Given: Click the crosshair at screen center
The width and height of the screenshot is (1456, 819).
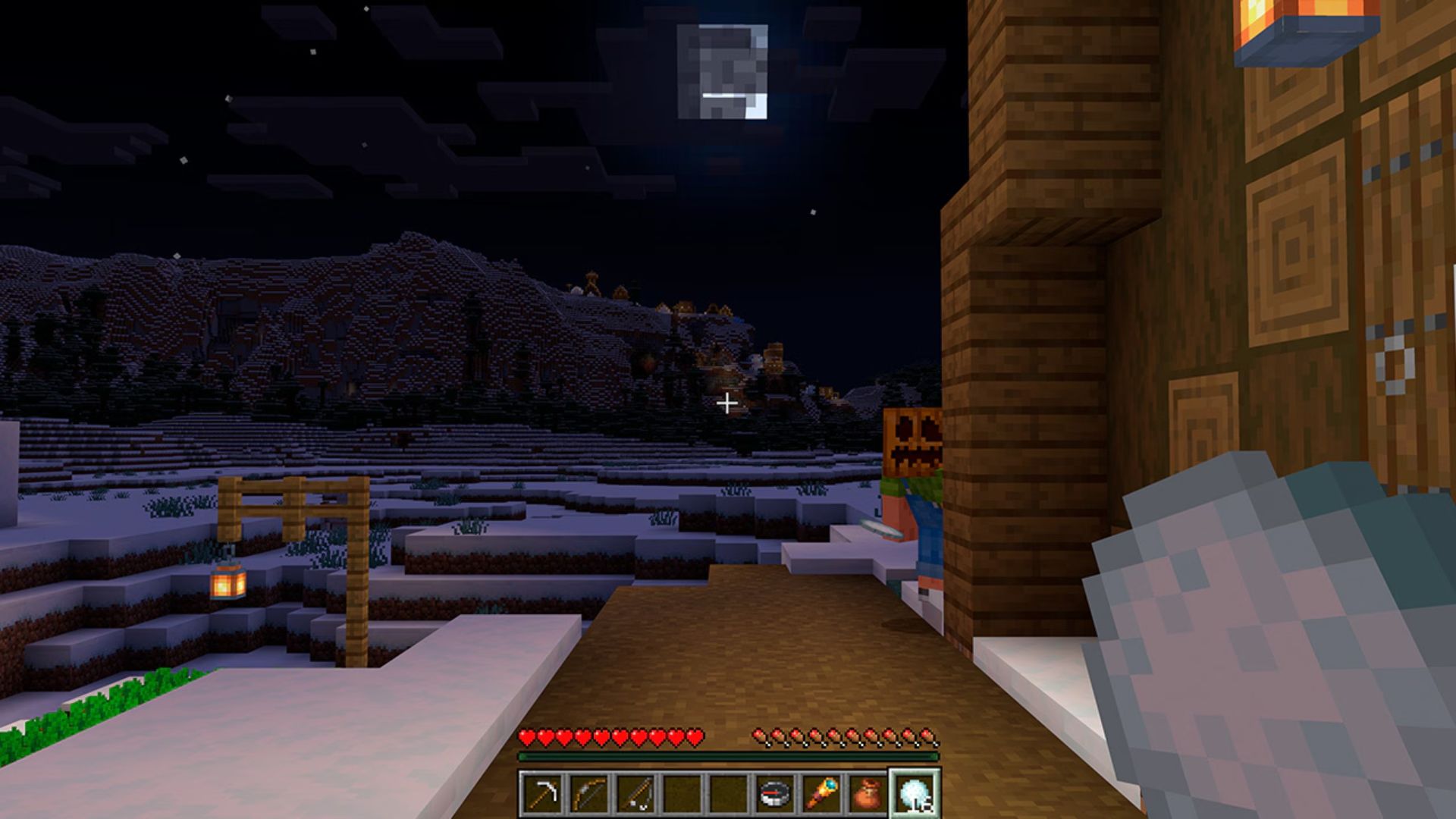Looking at the screenshot, I should [x=728, y=403].
